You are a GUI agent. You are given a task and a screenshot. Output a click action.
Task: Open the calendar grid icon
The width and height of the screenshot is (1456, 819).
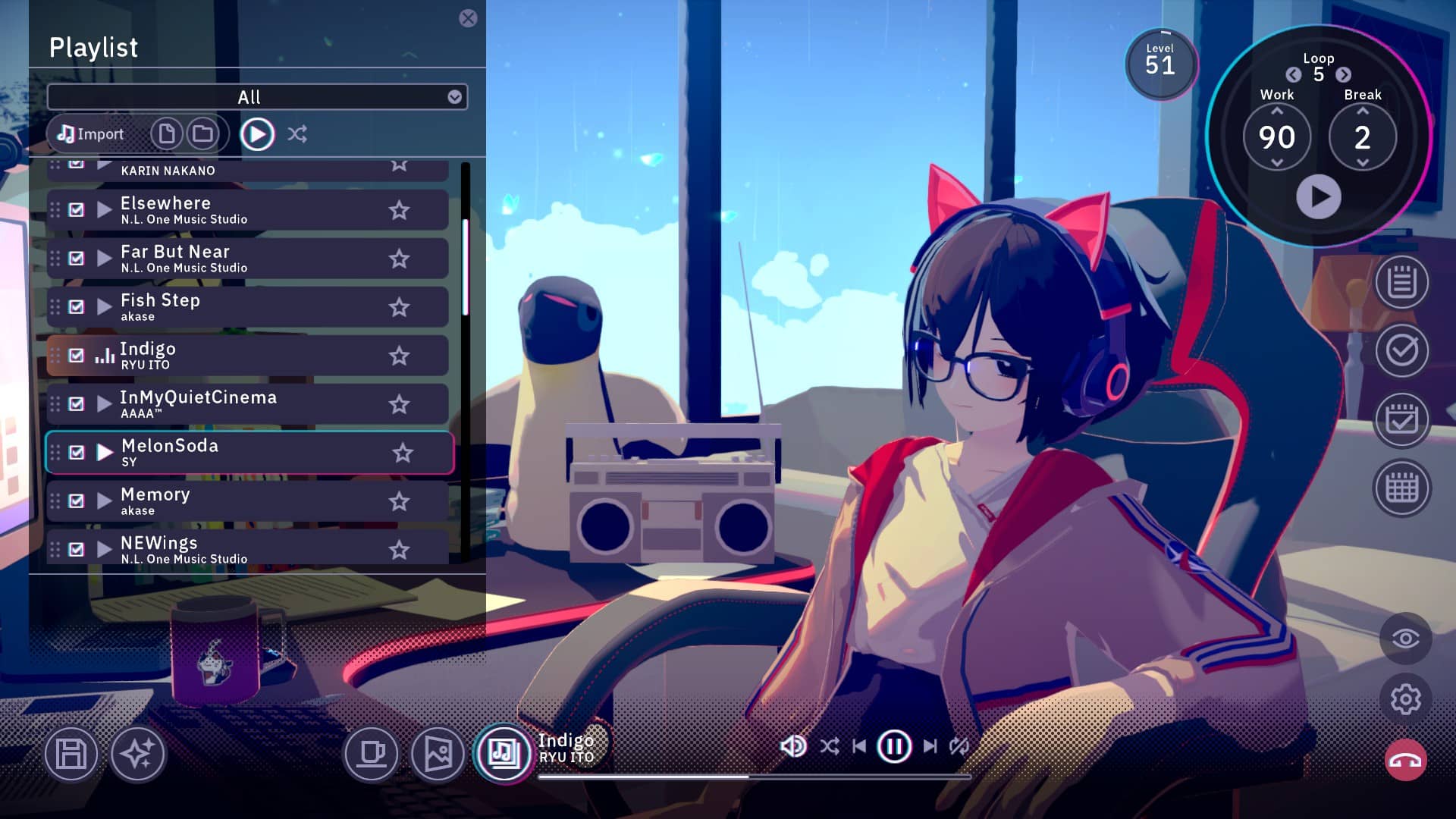click(1401, 488)
